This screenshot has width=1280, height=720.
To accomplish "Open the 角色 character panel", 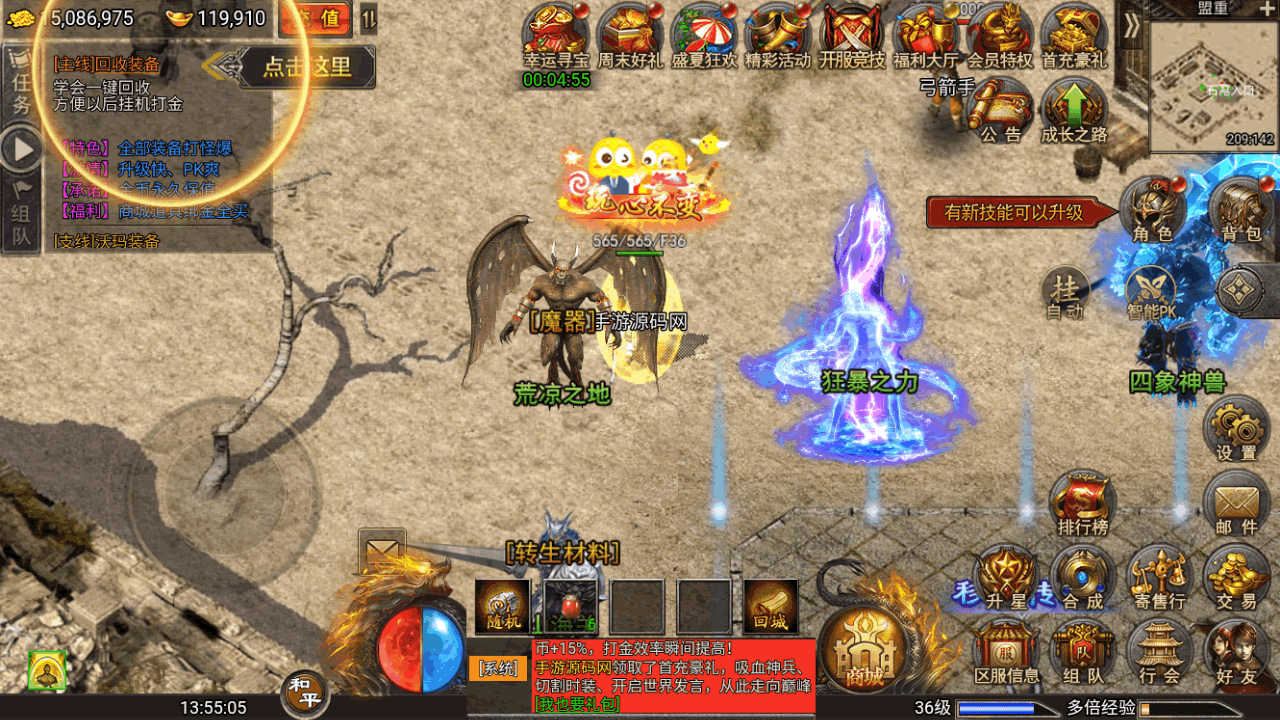I will pos(1152,208).
